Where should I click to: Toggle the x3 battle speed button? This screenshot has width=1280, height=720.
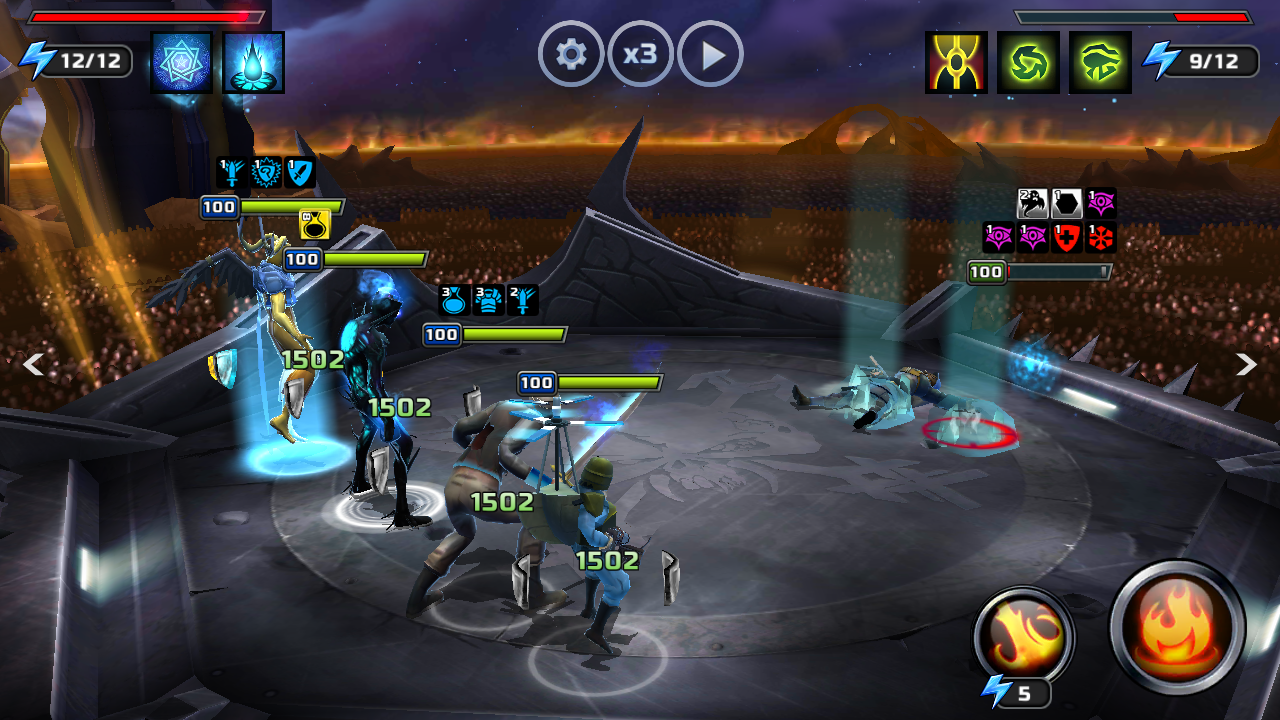[640, 54]
